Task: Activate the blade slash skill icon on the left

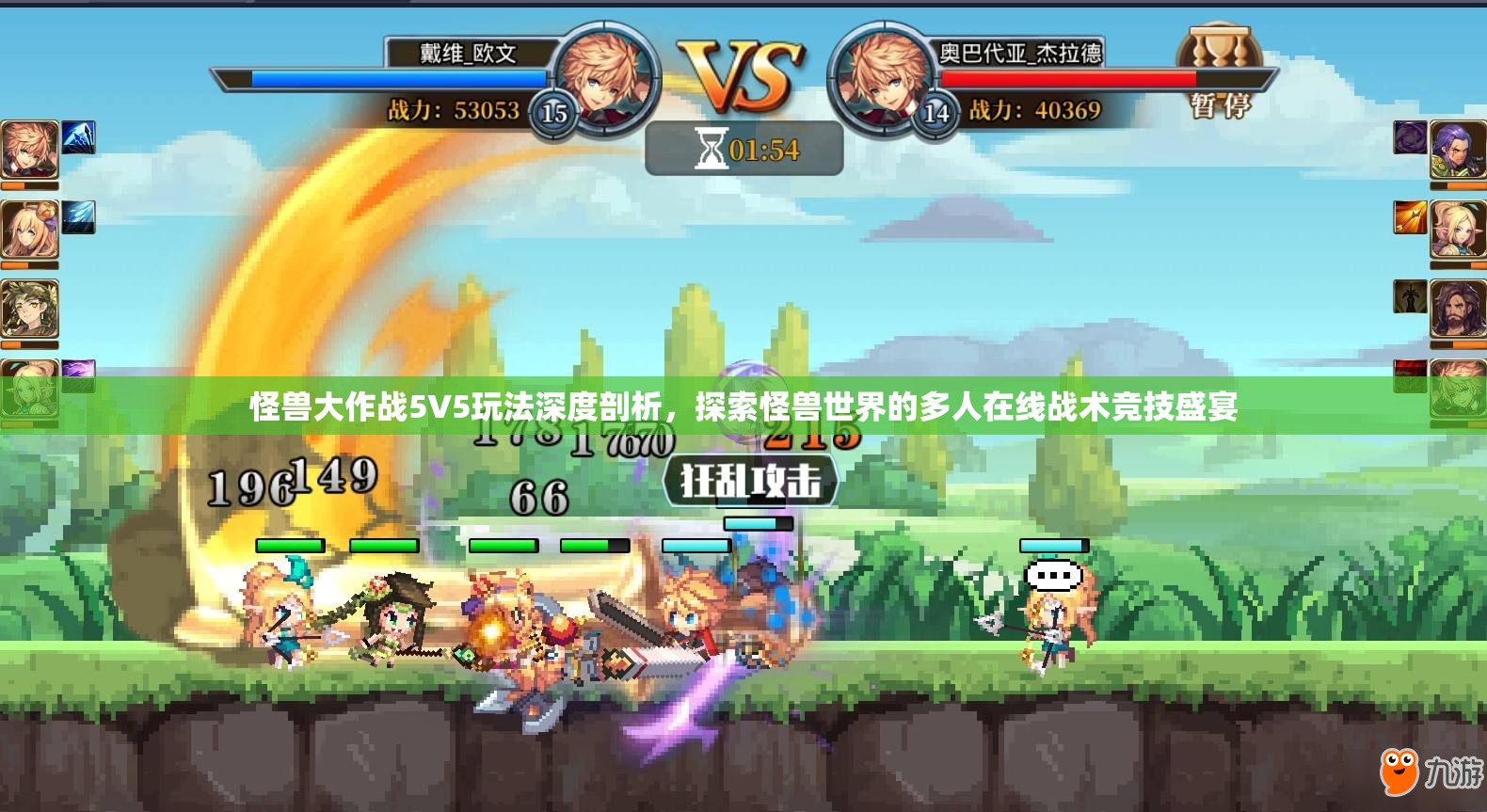Action: click(79, 219)
